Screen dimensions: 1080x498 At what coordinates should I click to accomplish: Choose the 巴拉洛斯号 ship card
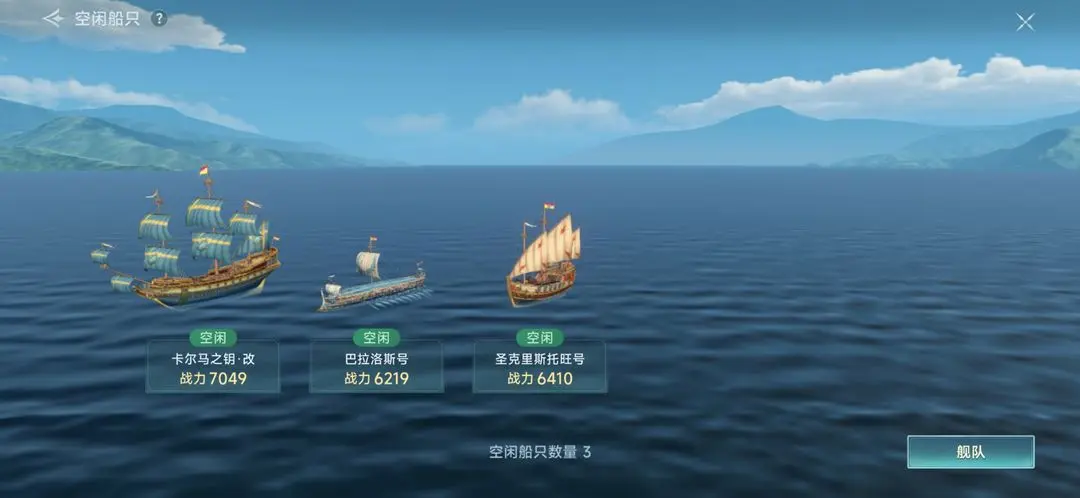[376, 367]
